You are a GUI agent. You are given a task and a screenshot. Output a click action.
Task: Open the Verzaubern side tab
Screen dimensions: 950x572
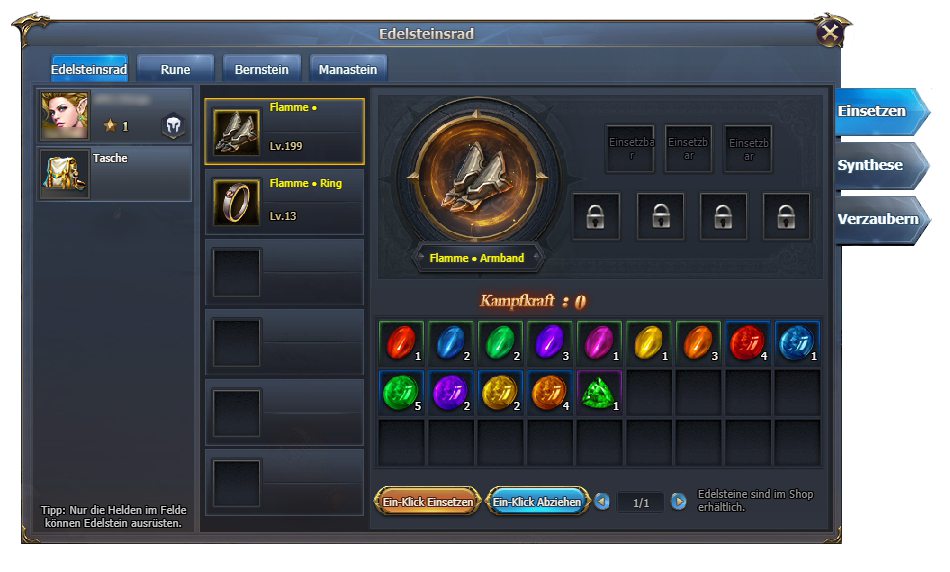[876, 219]
